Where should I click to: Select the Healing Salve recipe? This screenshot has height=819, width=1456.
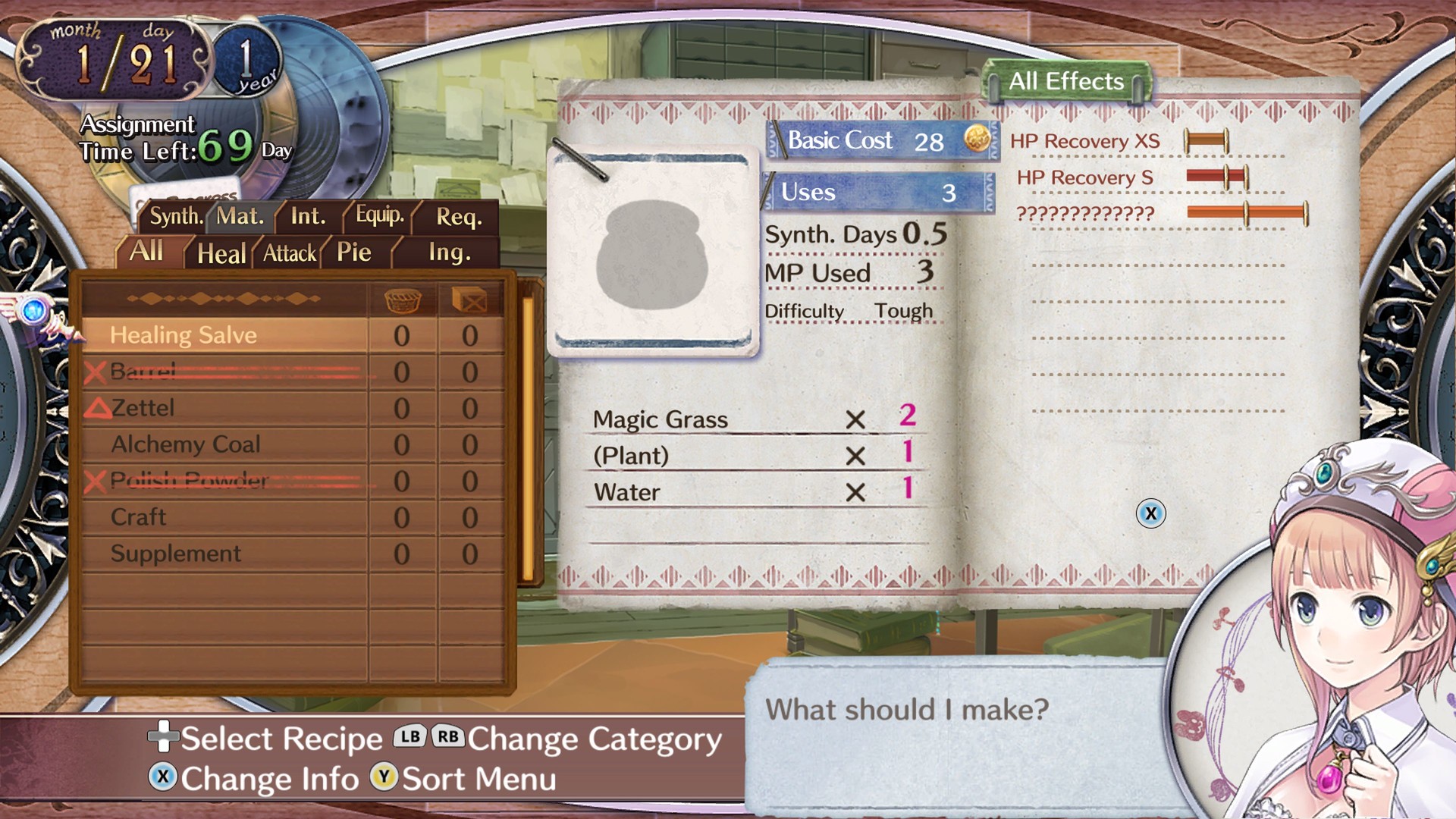(184, 334)
